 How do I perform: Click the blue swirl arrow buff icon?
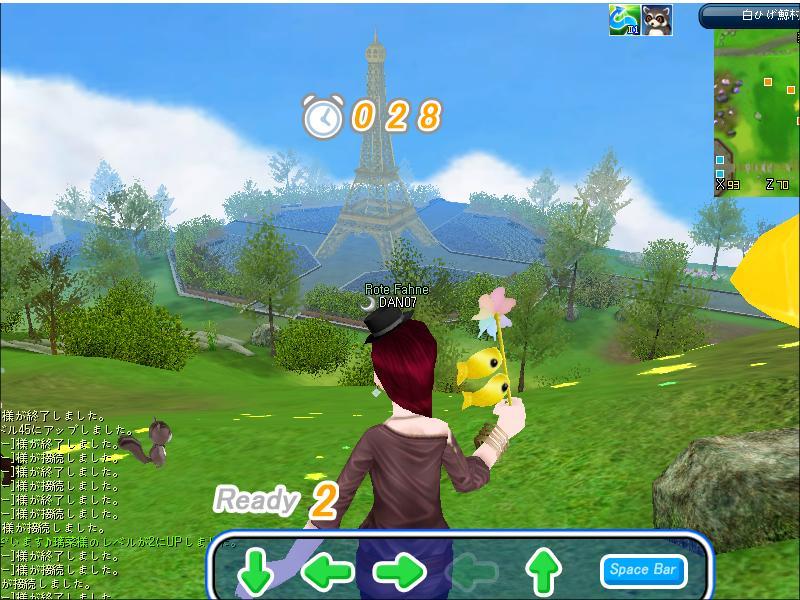pyautogui.click(x=625, y=20)
